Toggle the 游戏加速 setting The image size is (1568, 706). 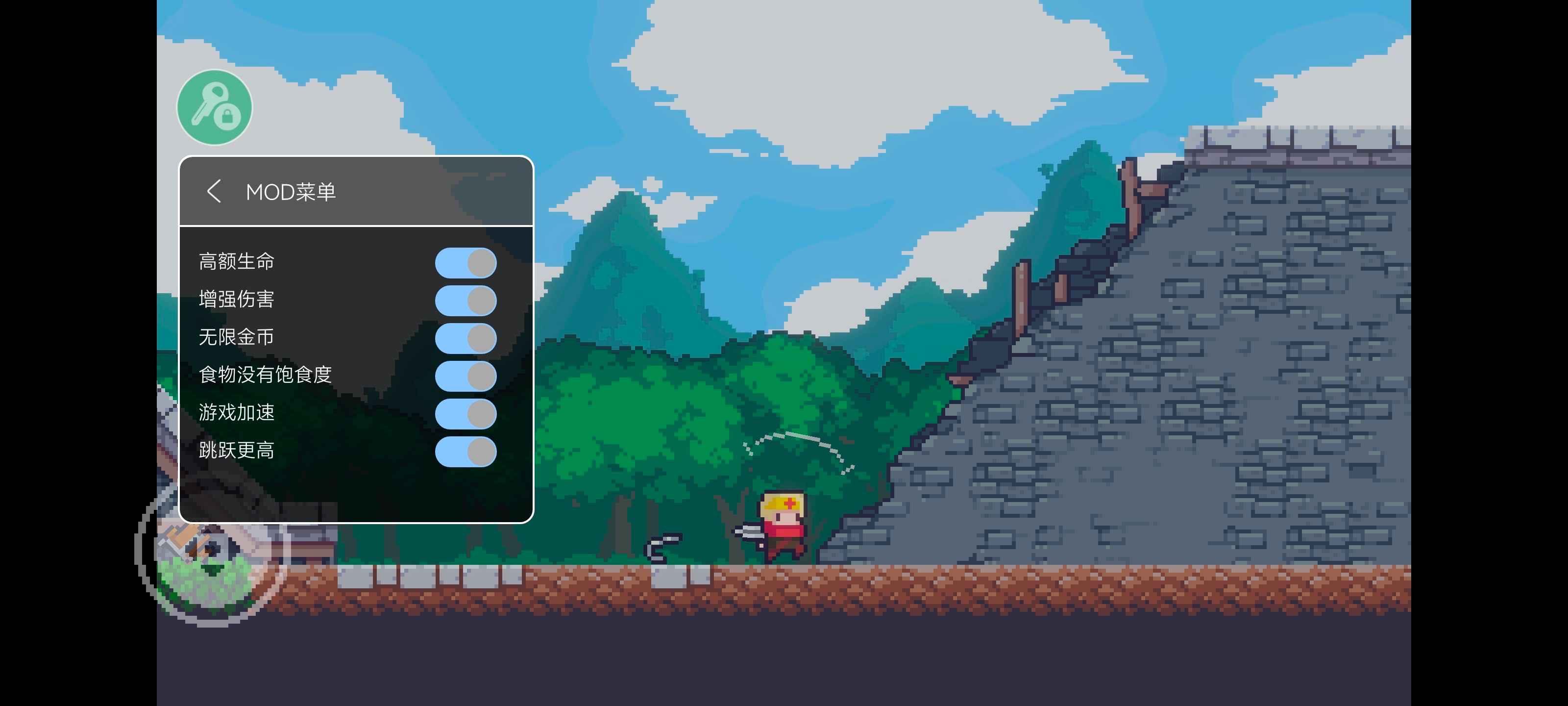[465, 414]
